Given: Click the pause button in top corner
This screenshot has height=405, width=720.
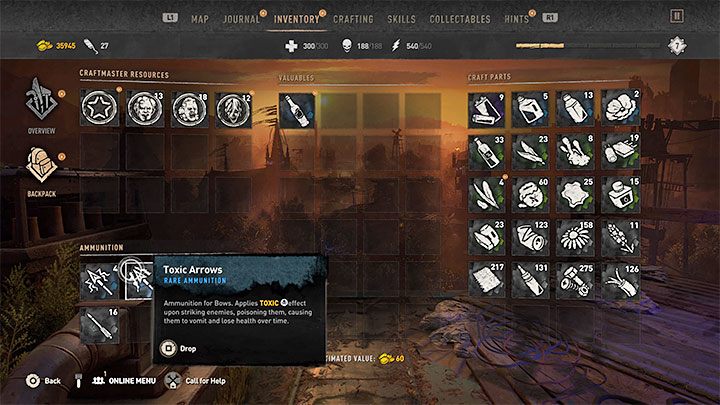Looking at the screenshot, I should tap(678, 17).
